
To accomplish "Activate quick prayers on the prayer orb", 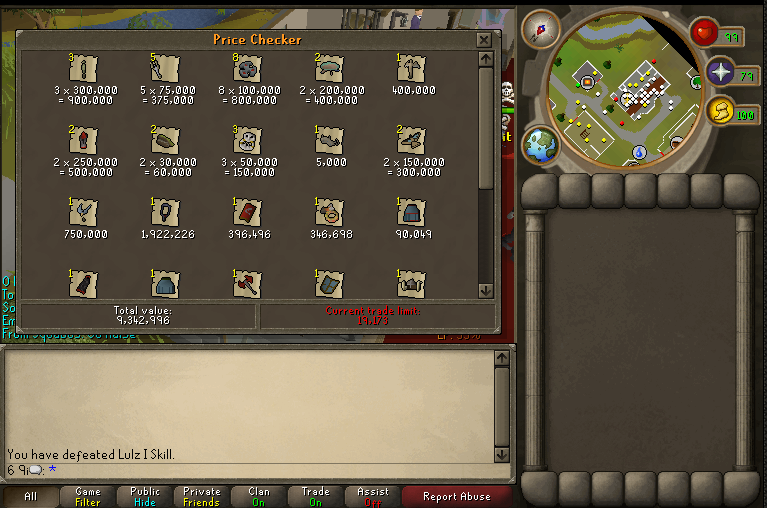I will [721, 72].
